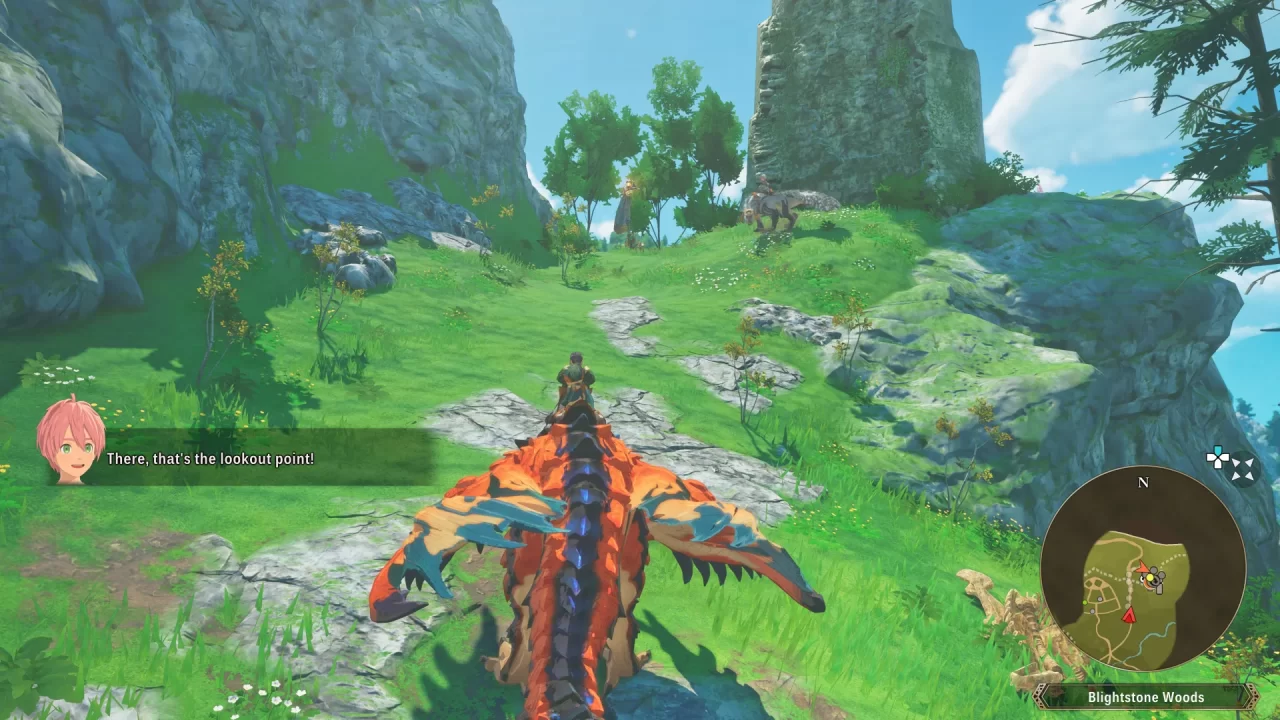The image size is (1280, 720).
Task: Select the rider character on the Rathalos
Action: click(575, 380)
